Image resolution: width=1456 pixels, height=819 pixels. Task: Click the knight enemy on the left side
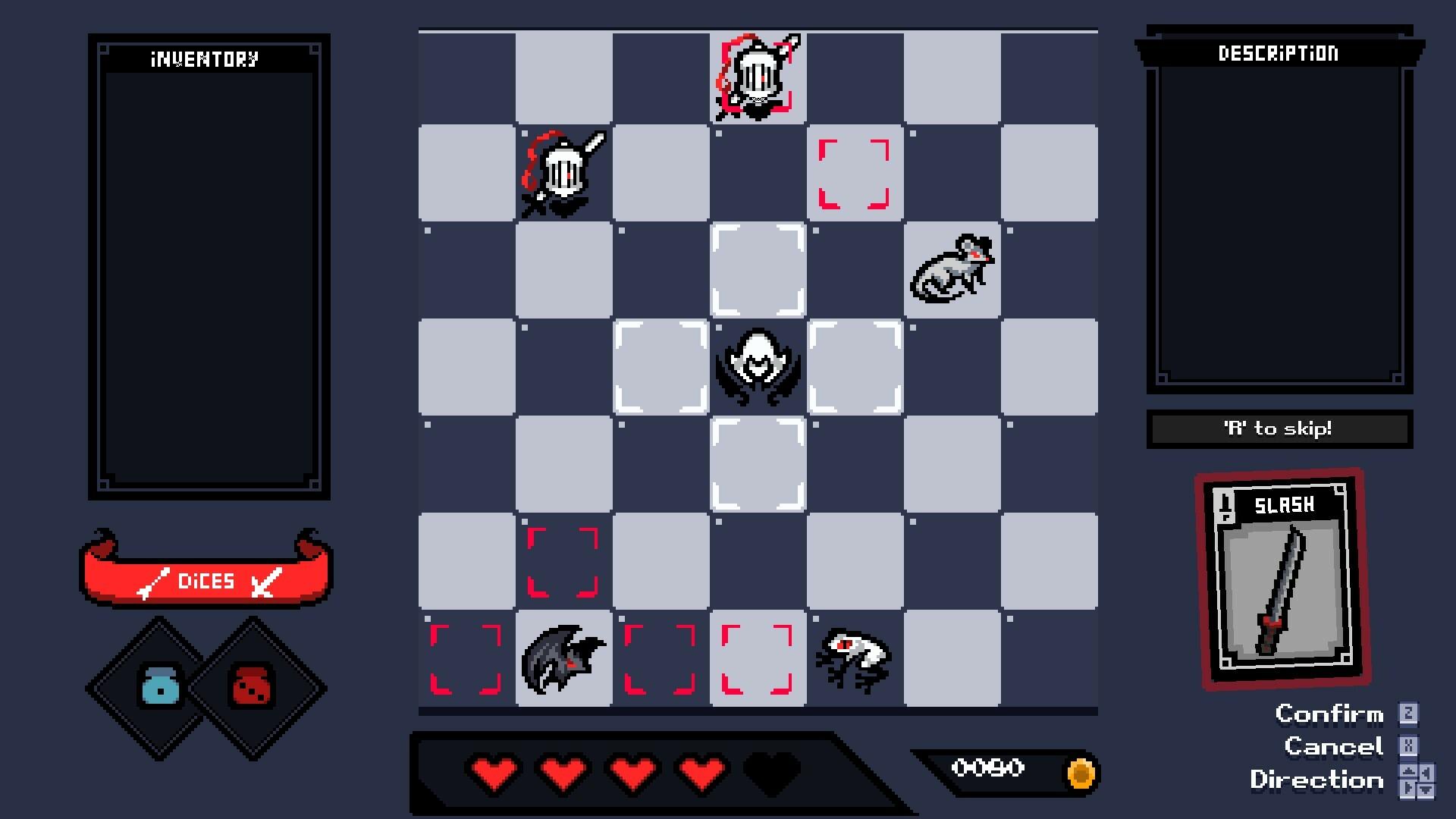click(x=563, y=173)
